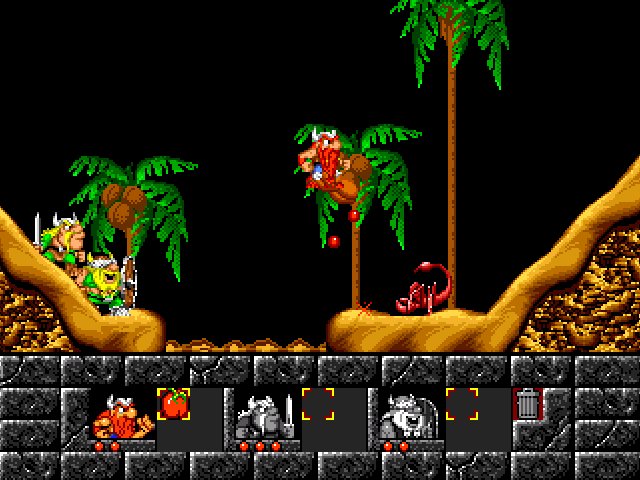Select Erik the red-bearded Viking portrait
Screen dimensions: 640x480
pos(122,415)
